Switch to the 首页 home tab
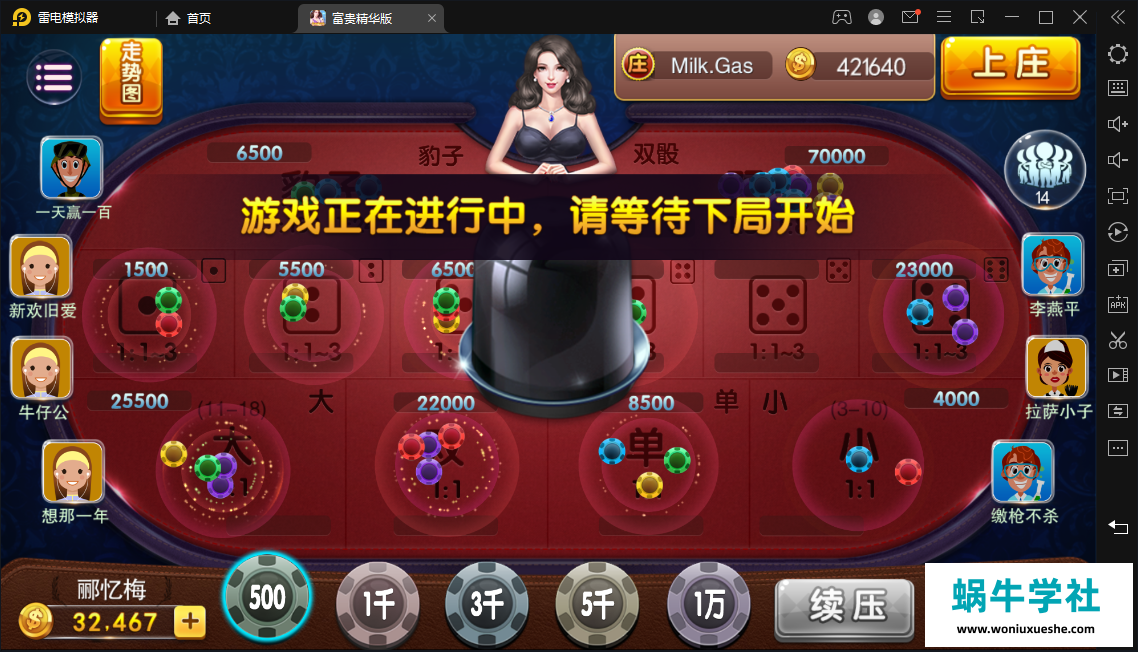 tap(188, 17)
